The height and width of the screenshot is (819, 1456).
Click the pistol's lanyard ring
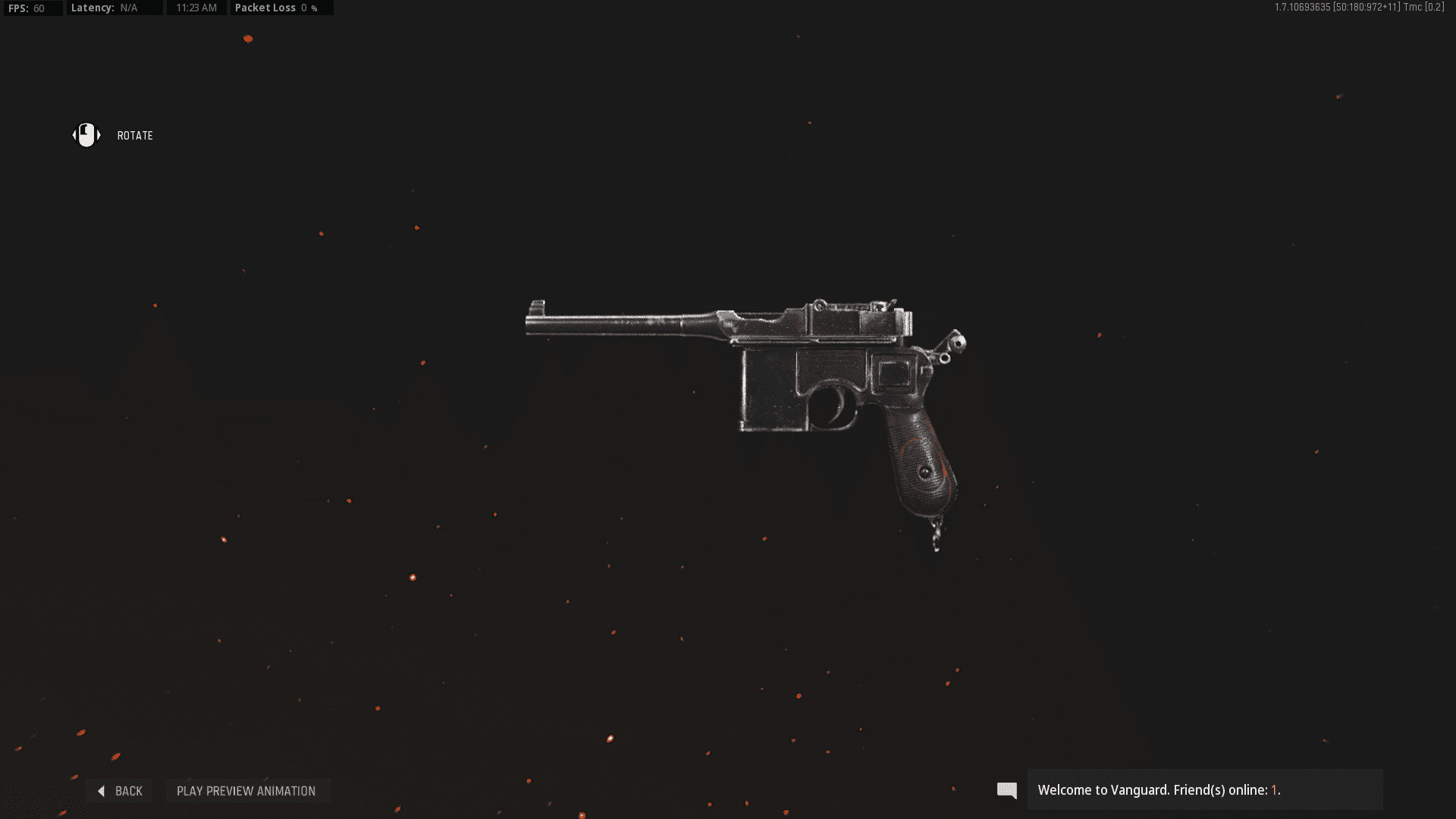(937, 531)
